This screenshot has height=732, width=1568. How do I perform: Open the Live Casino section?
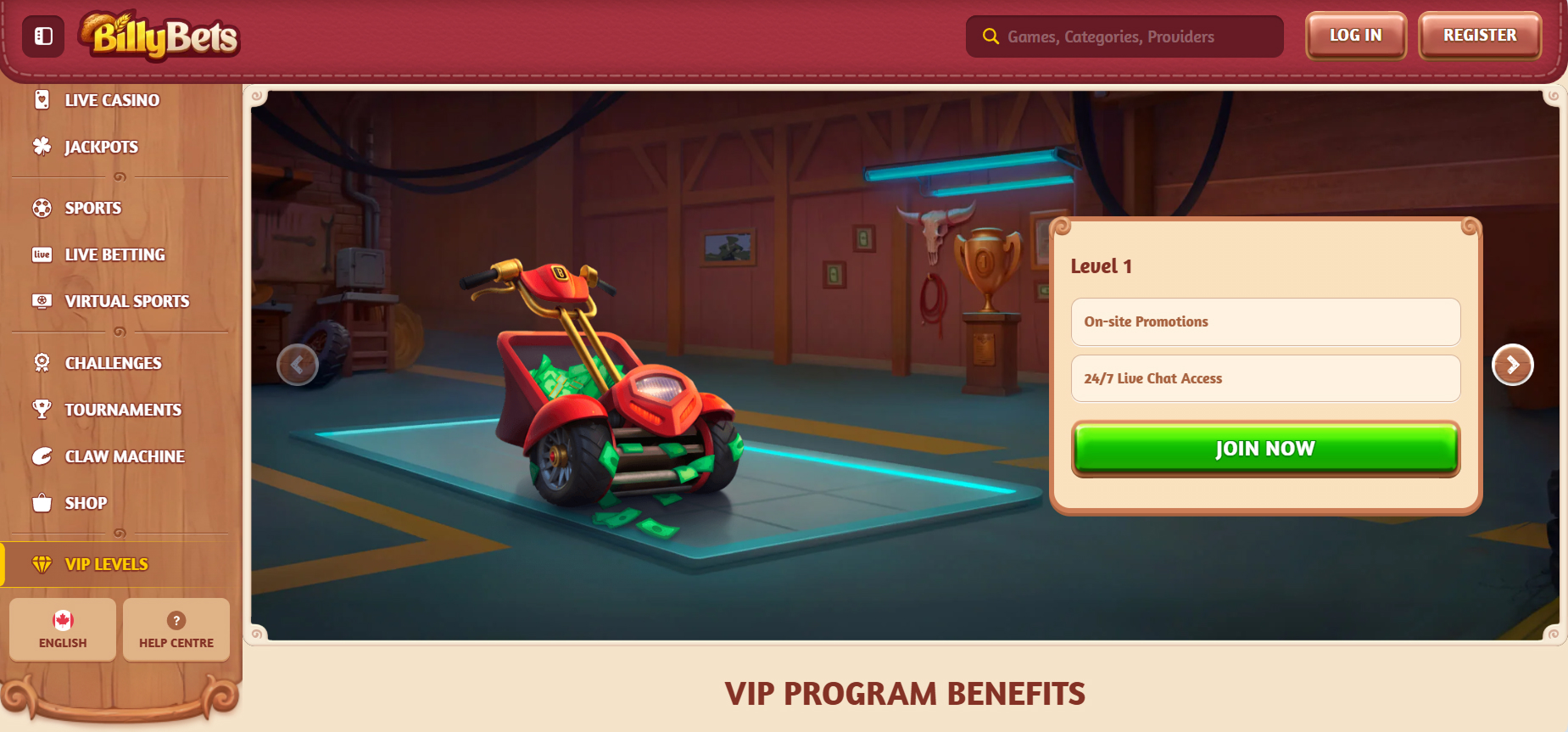point(111,100)
